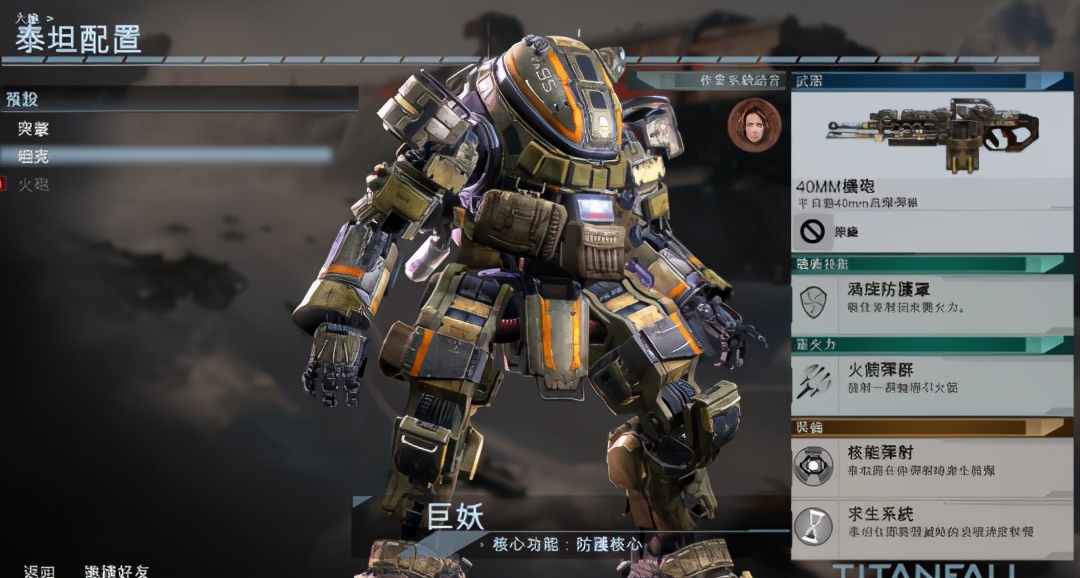Invite friends with 邀請好友
1080x578 pixels.
coord(116,571)
